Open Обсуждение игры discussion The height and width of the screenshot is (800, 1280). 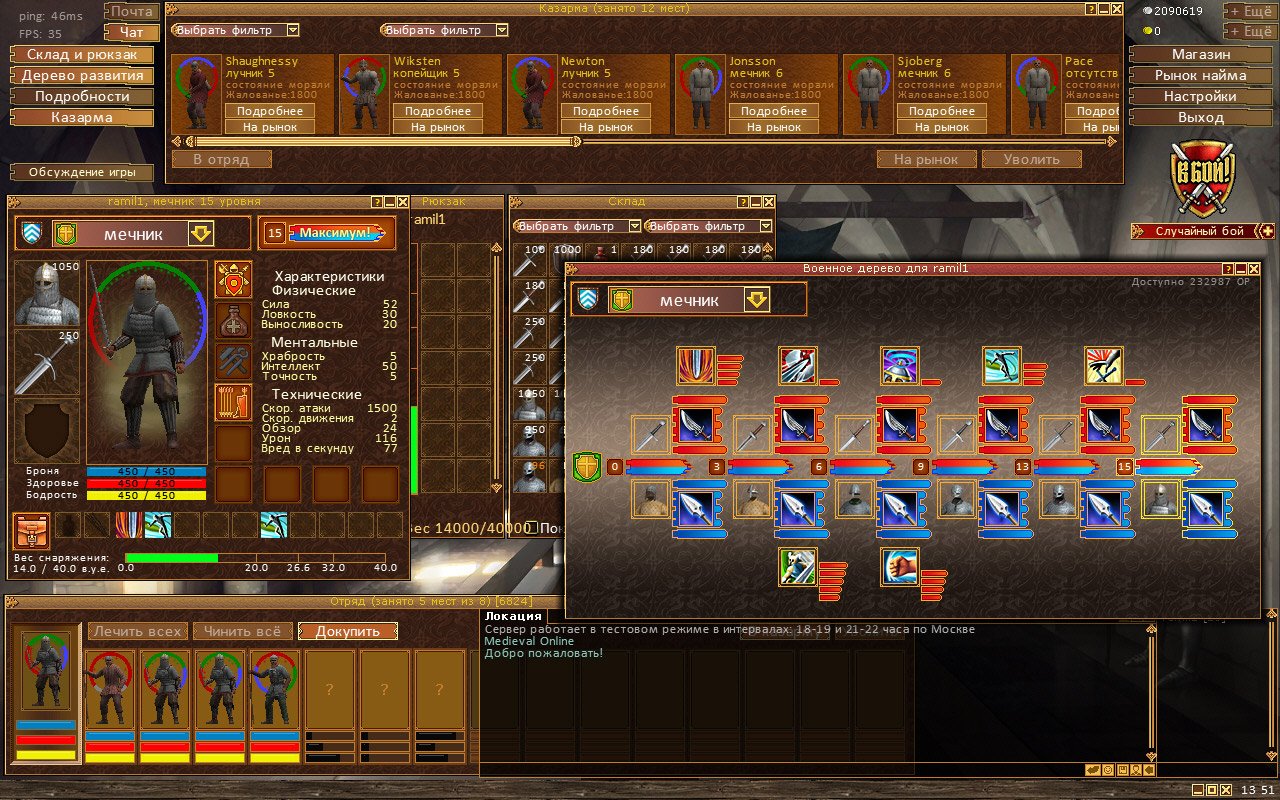click(82, 172)
